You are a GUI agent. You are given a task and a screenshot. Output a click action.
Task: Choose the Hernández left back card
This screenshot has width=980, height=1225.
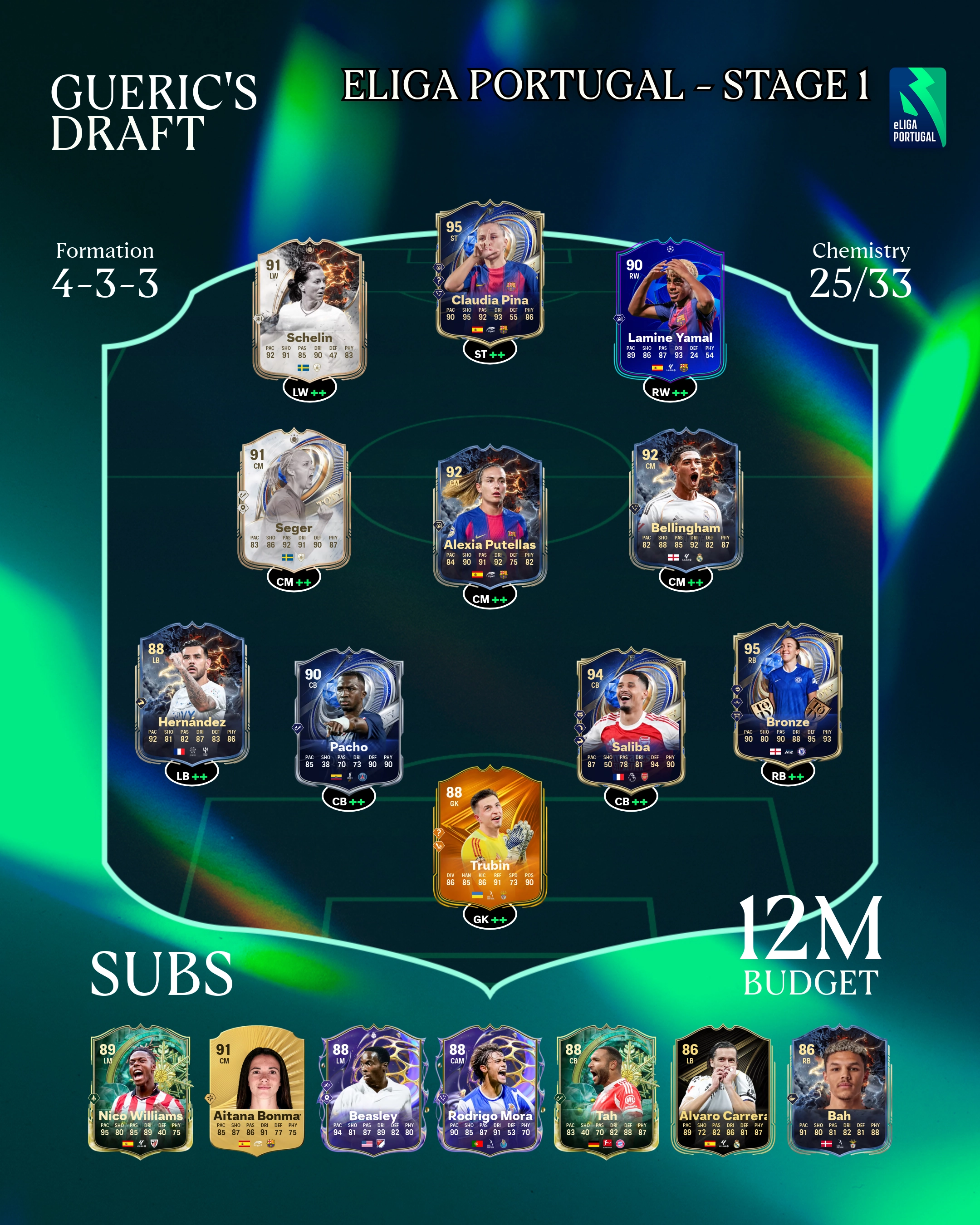(x=191, y=694)
